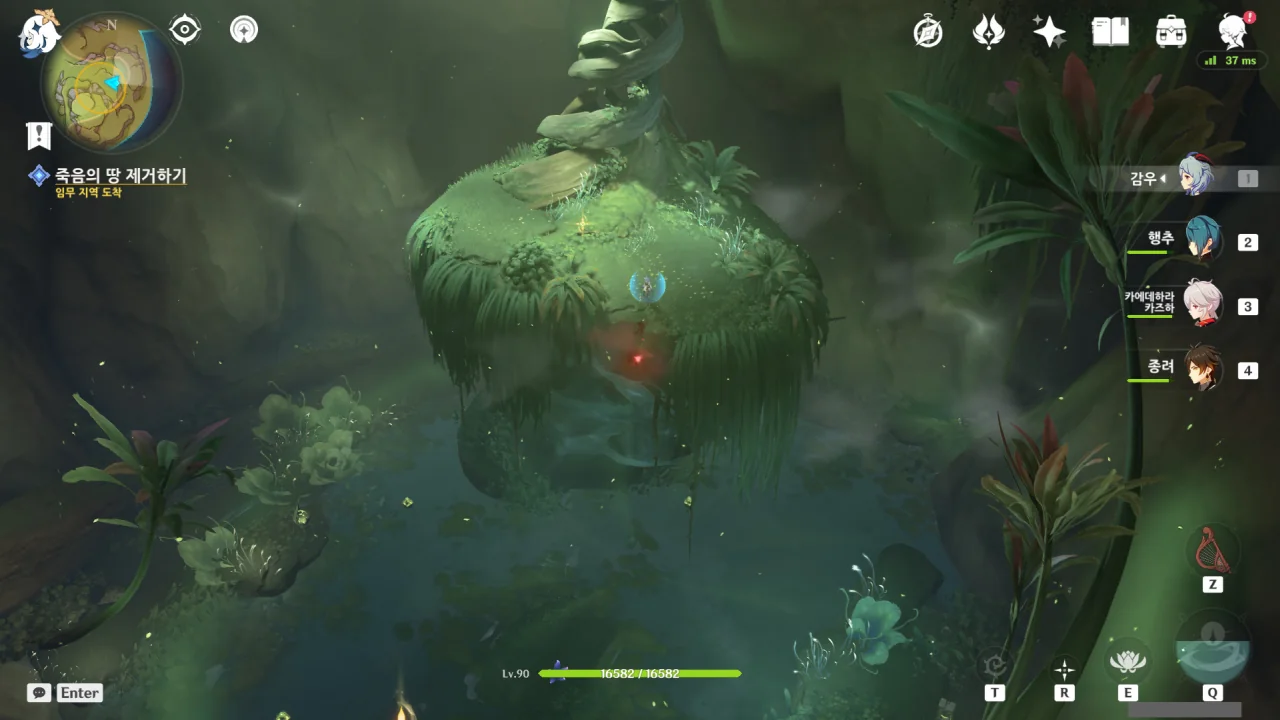Select the 죽음의 땅 제거하기 quest tracker
Screen dimensions: 1280x720
[x=120, y=176]
